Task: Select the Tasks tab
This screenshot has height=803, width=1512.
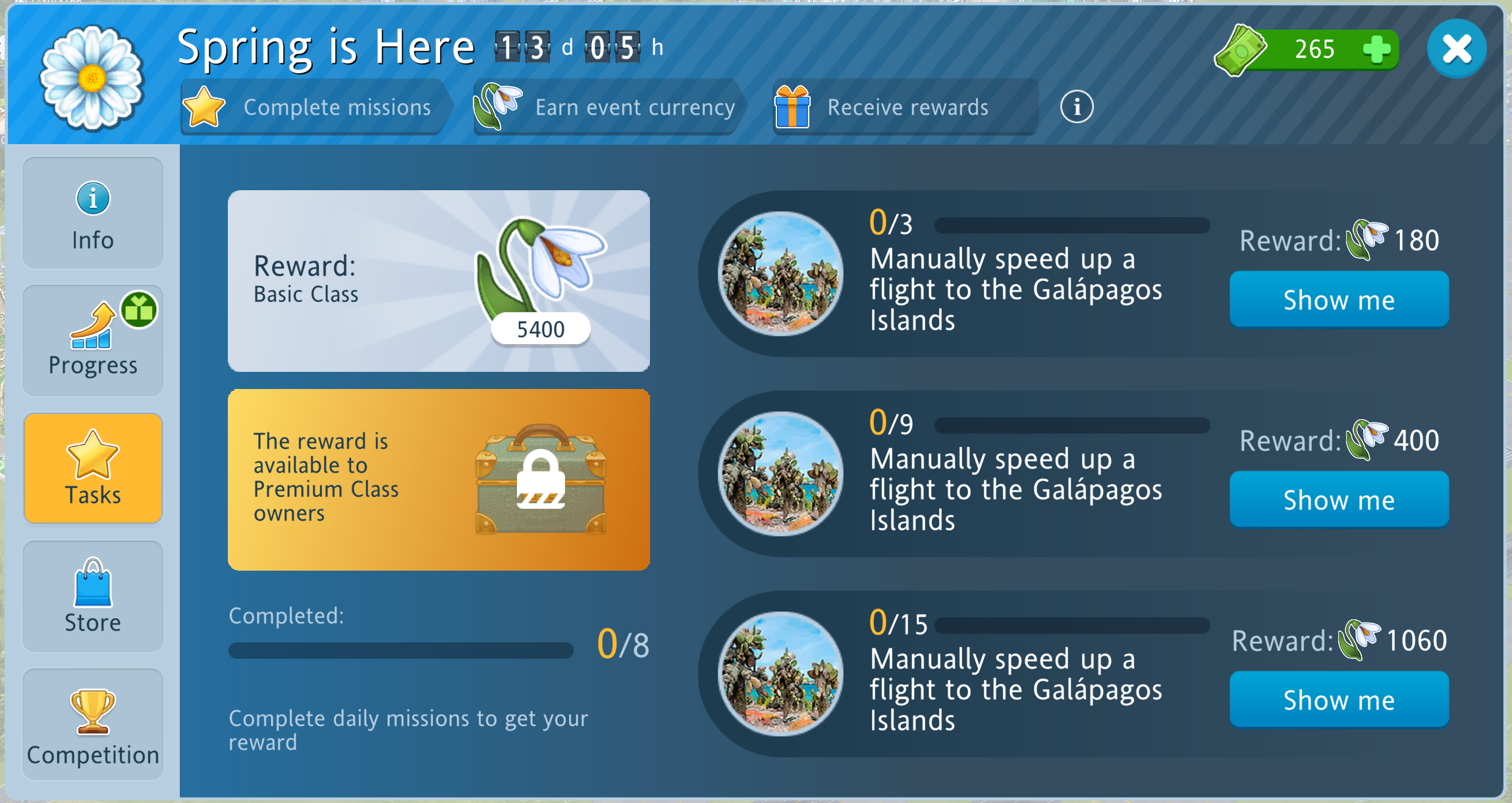Action: [93, 468]
